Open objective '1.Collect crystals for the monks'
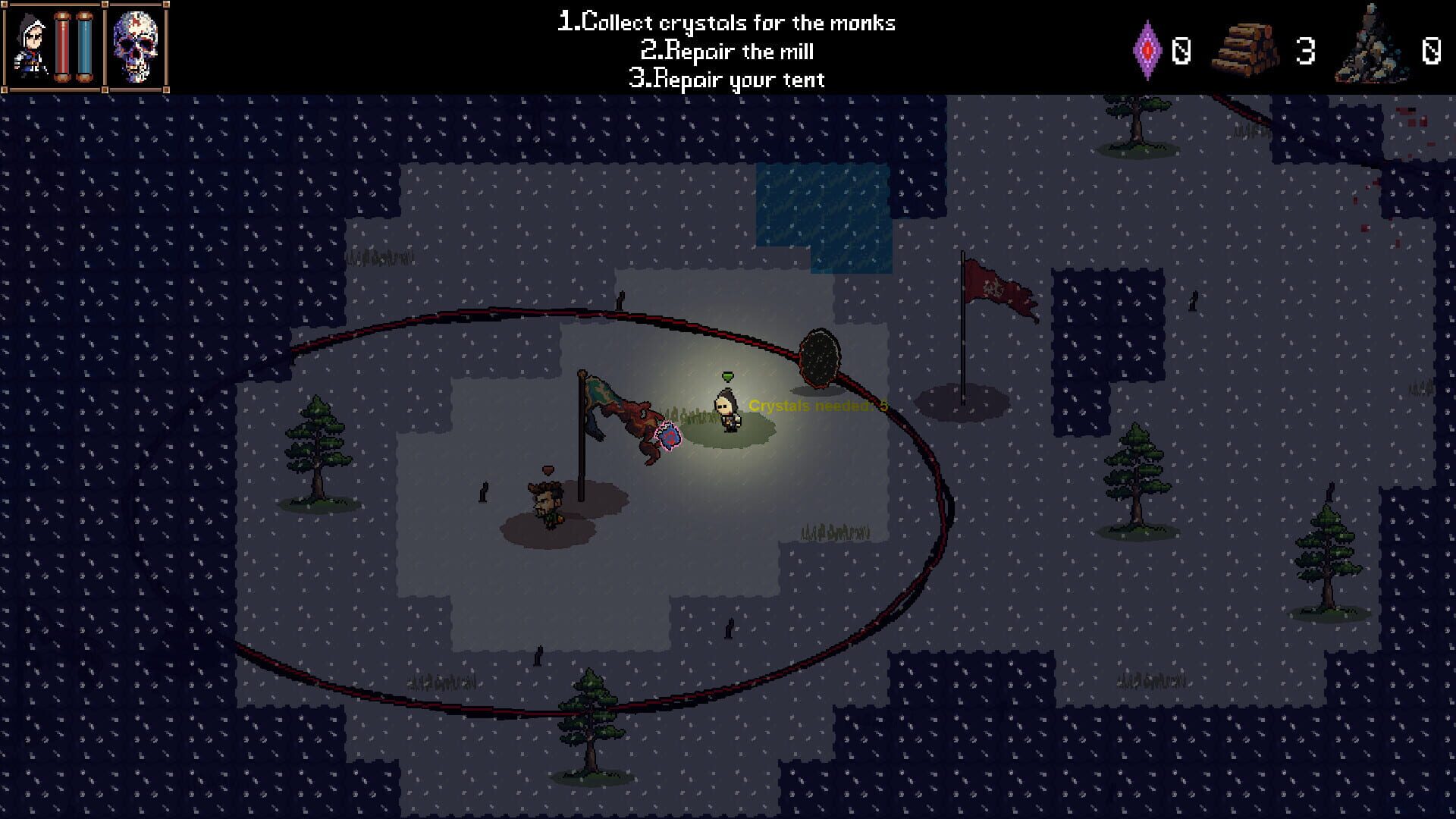This screenshot has height=819, width=1456. pyautogui.click(x=726, y=23)
